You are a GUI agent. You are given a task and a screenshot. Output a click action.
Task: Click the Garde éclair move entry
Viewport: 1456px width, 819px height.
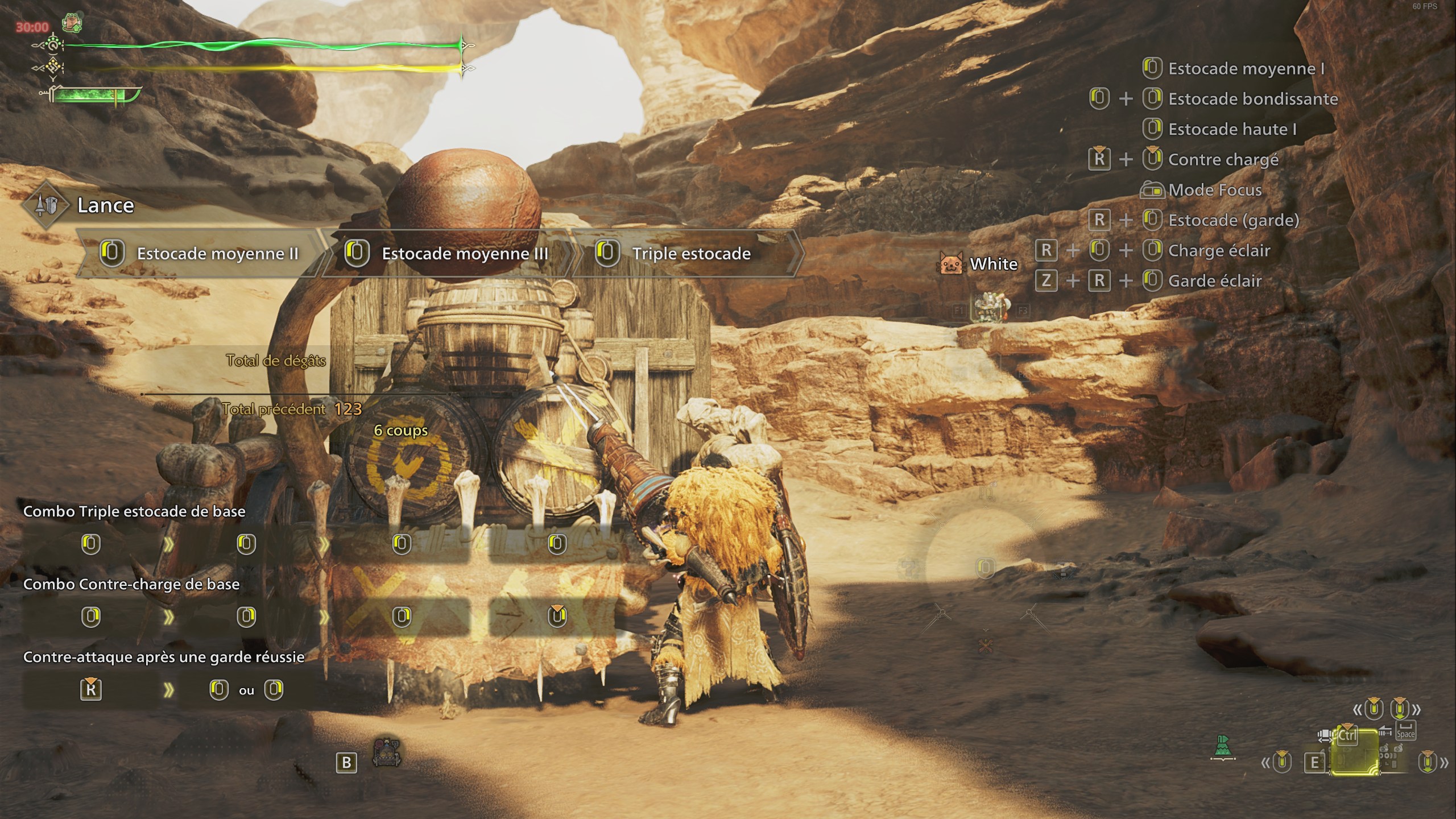click(1215, 281)
